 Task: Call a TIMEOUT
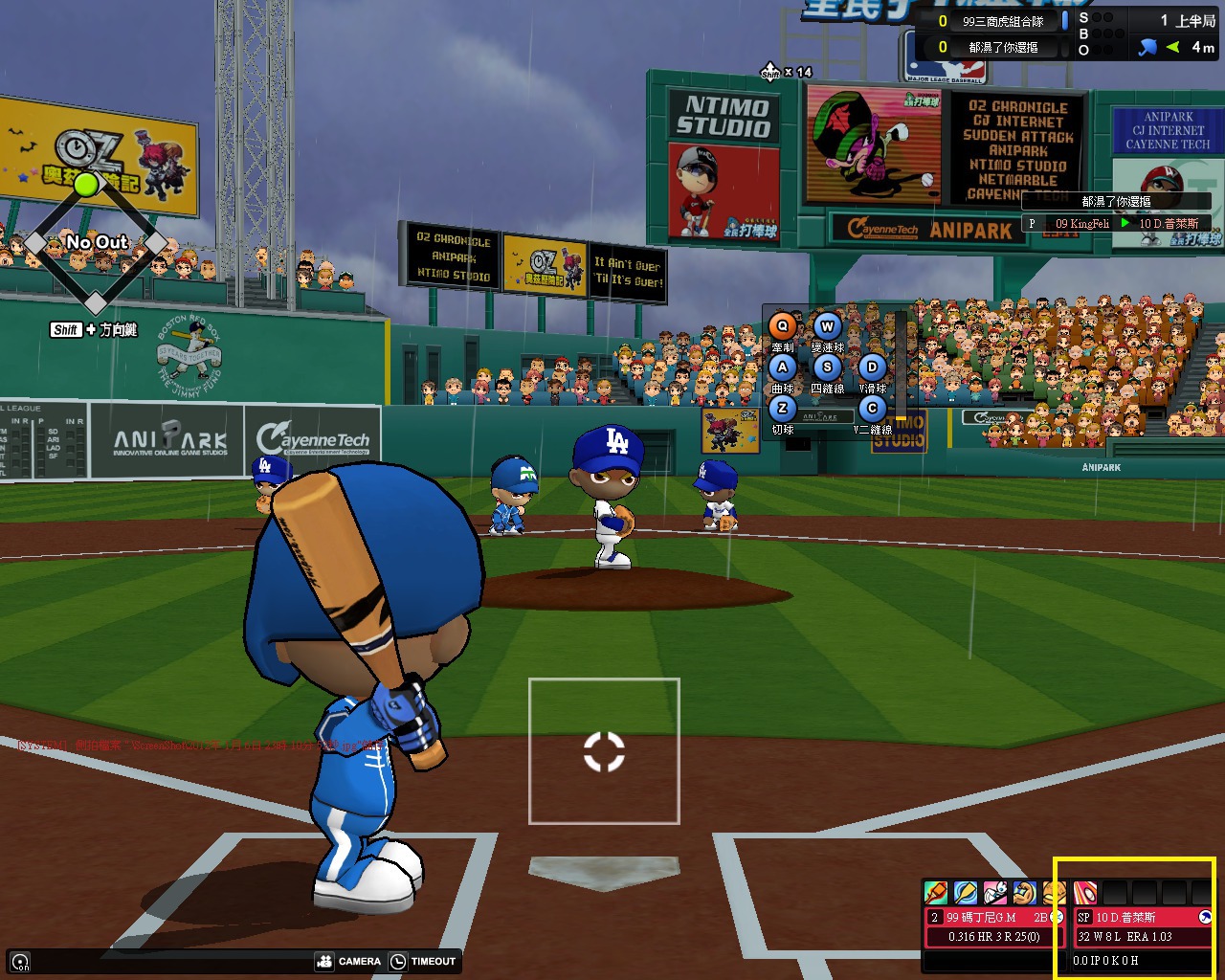[x=423, y=961]
